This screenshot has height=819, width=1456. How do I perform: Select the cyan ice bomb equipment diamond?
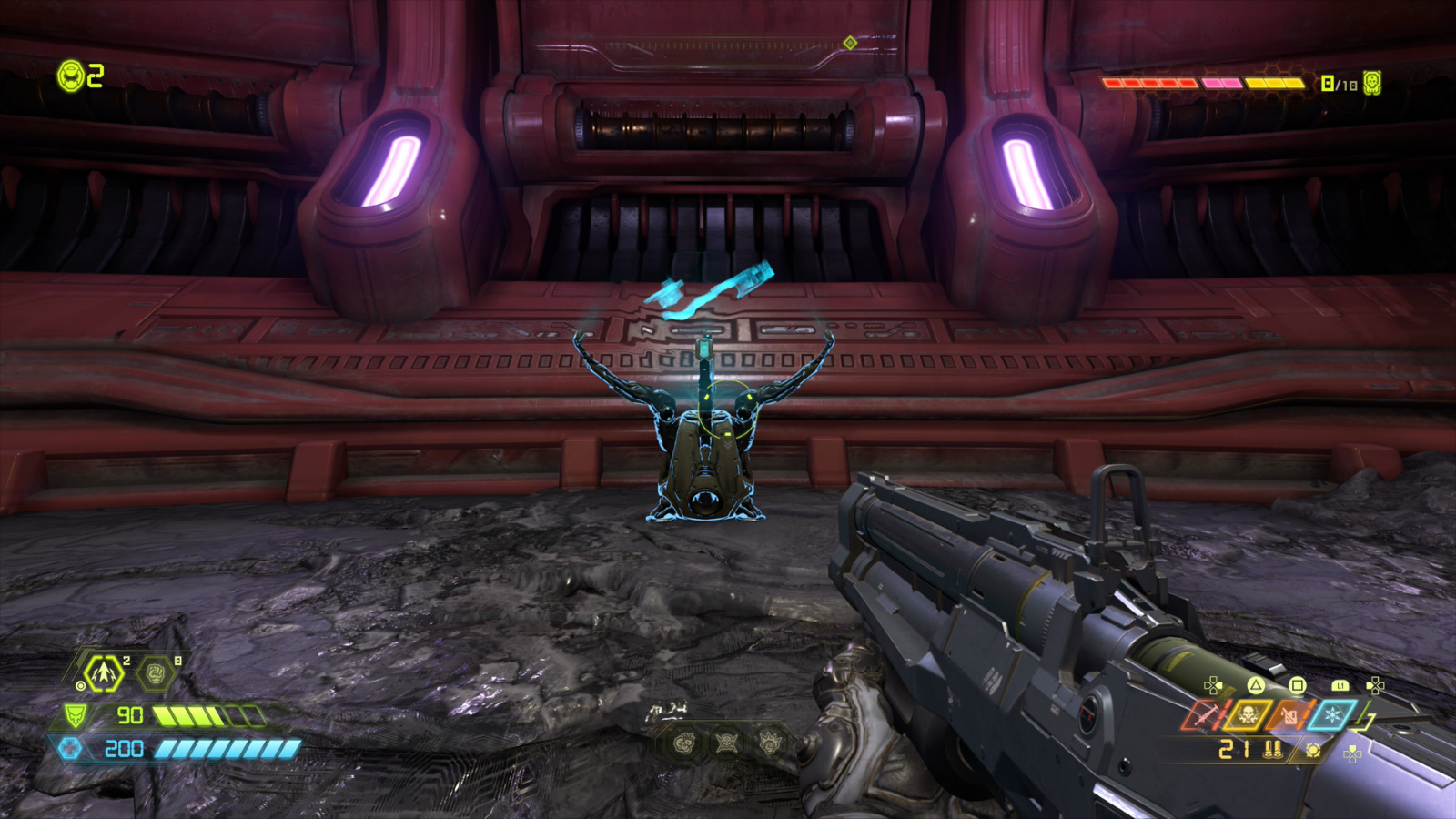click(x=1331, y=714)
